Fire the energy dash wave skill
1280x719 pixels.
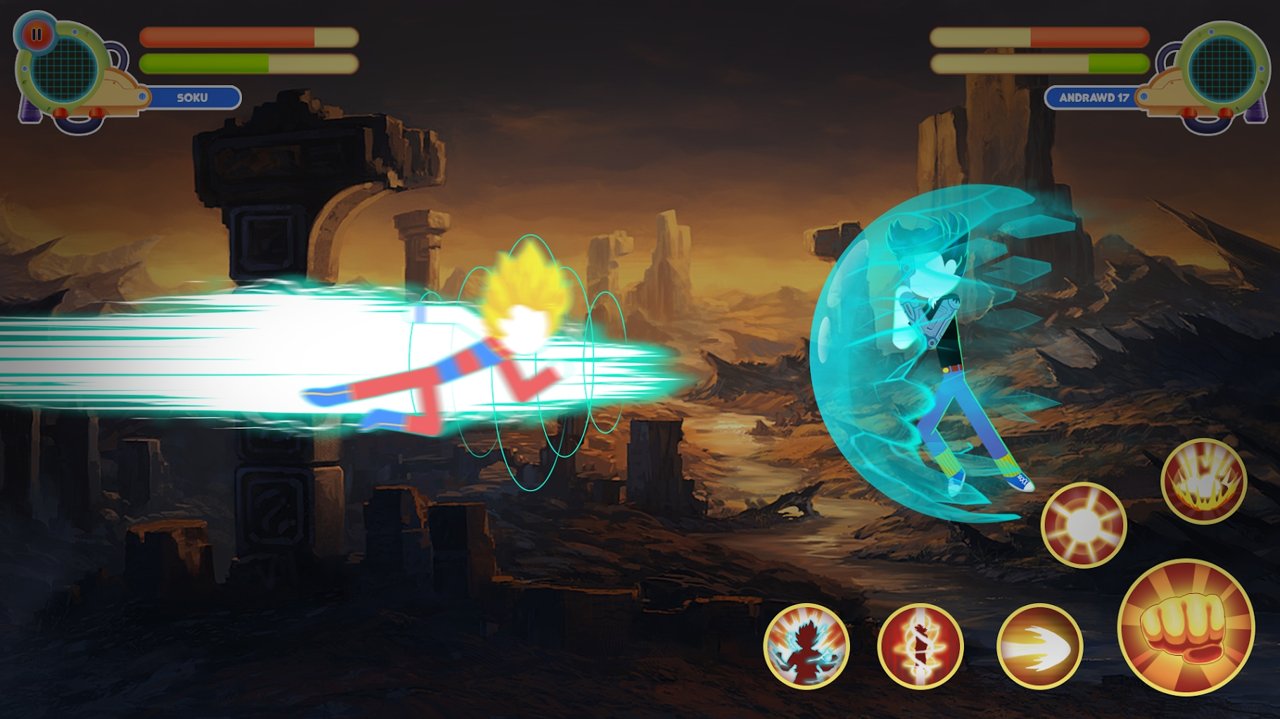(x=1039, y=646)
